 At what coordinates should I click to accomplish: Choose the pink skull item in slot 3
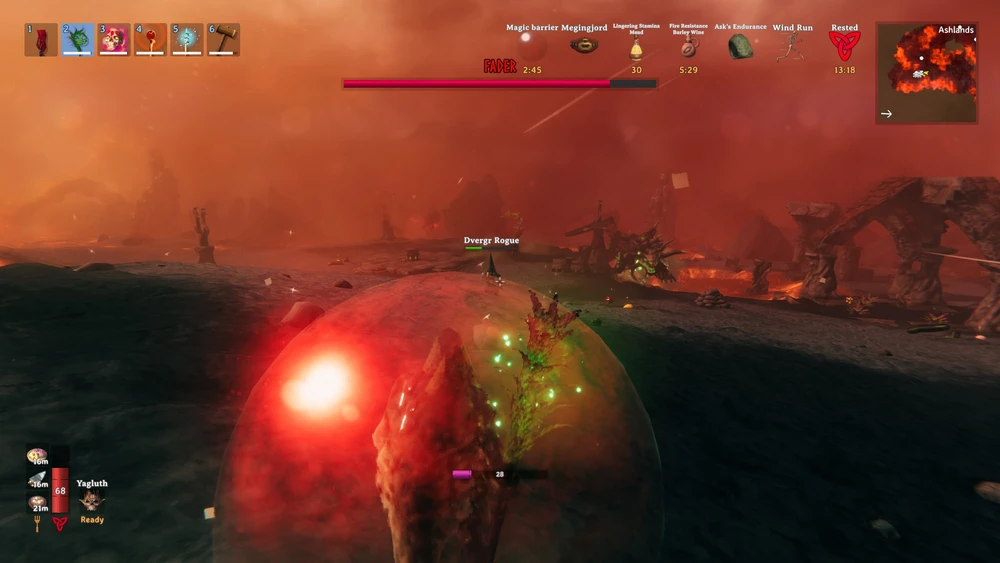[114, 40]
